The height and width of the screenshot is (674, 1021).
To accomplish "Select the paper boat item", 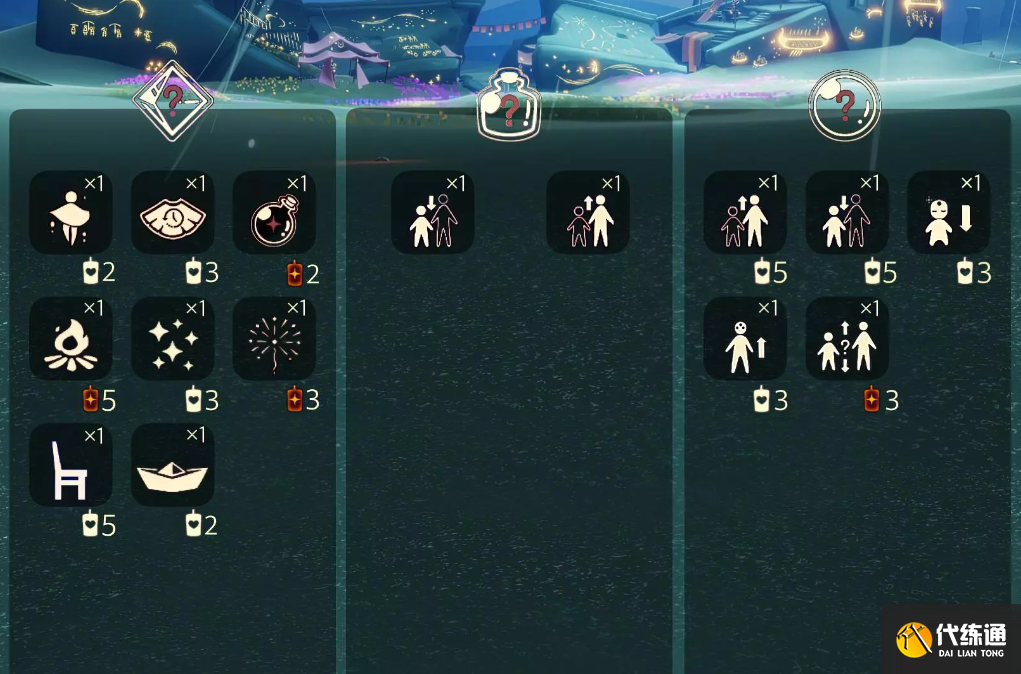I will tap(173, 464).
